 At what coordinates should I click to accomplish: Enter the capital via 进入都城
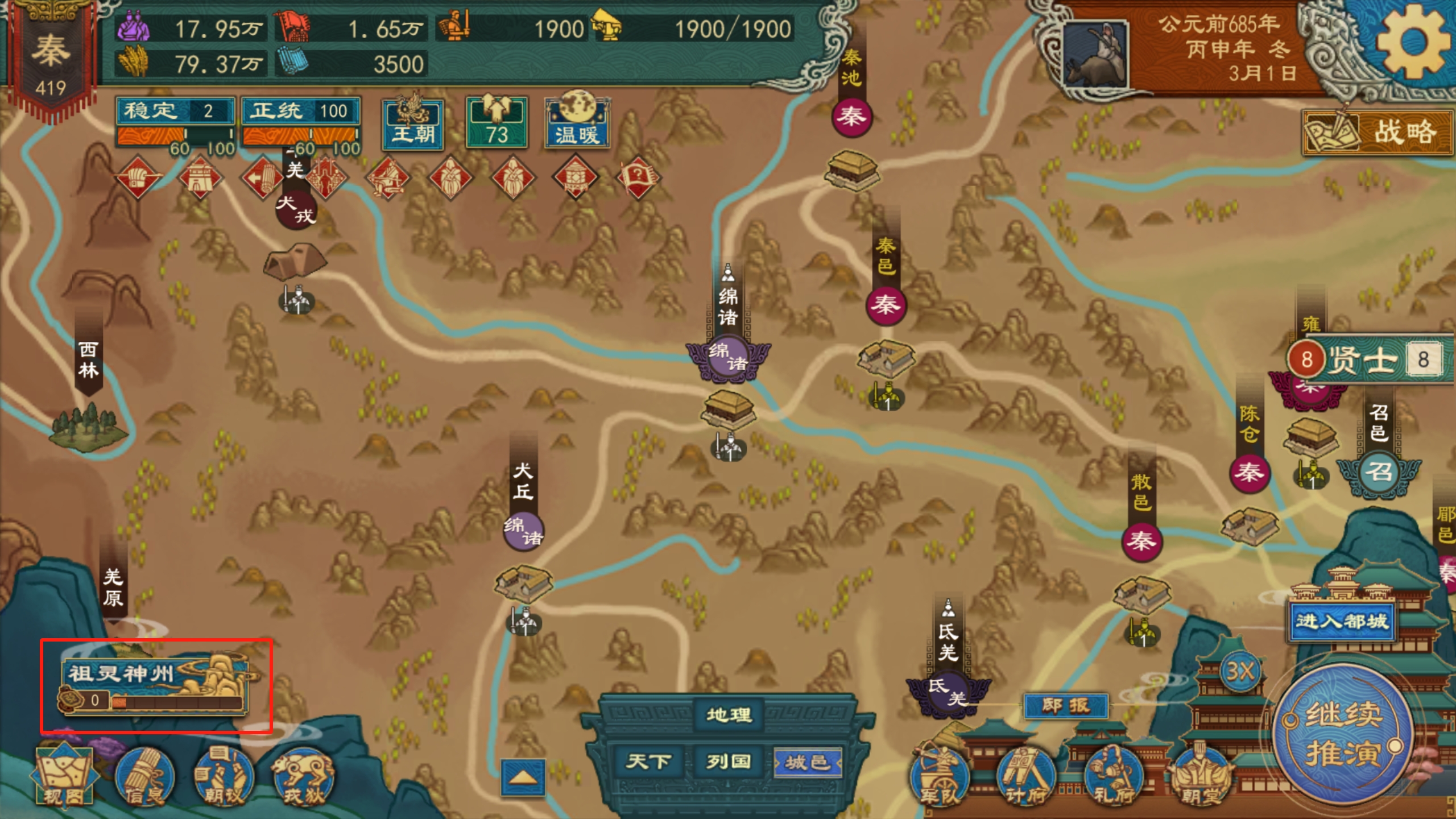(x=1342, y=621)
